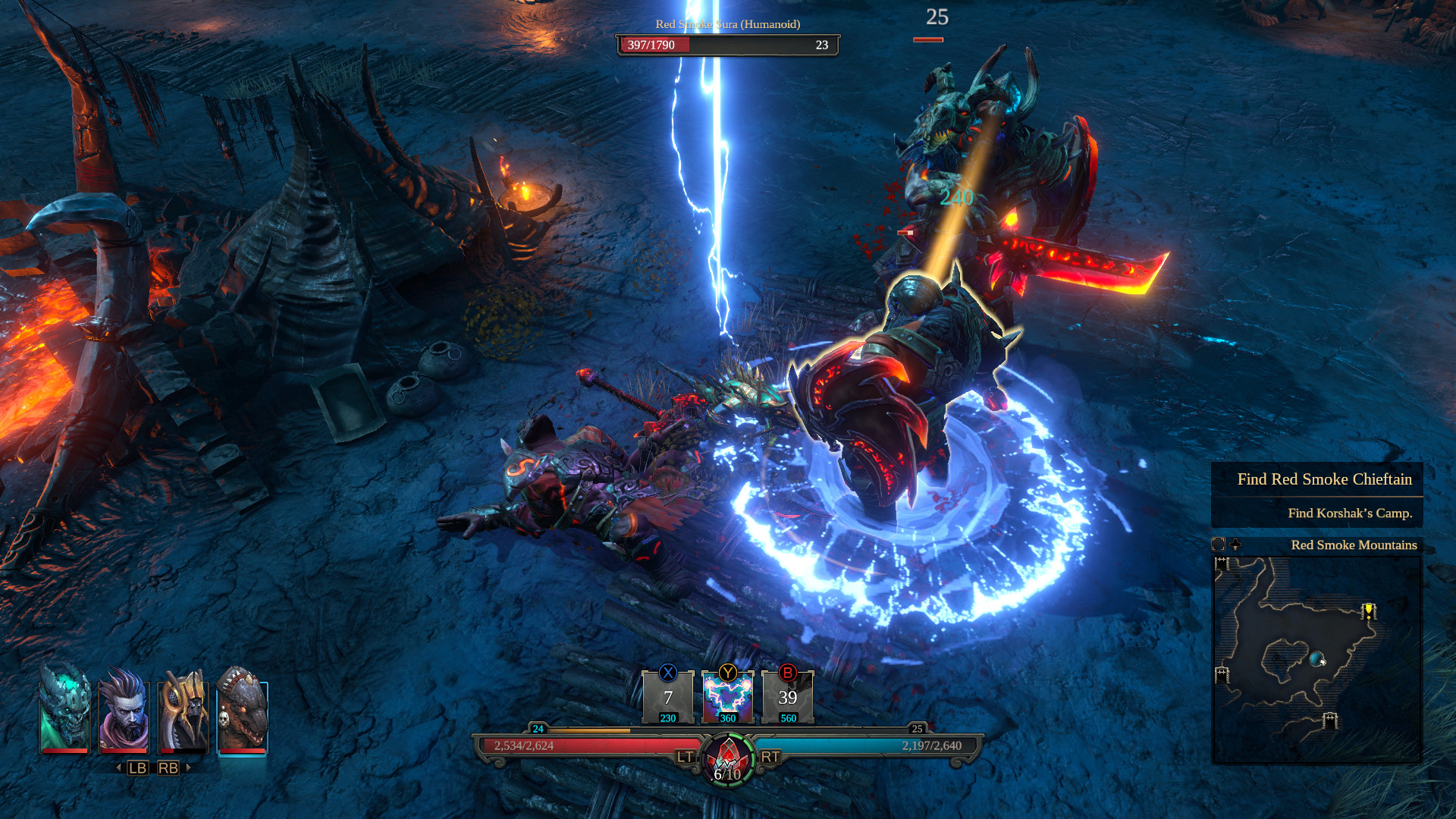Select the golden-helmed companion portrait
The width and height of the screenshot is (1456, 819).
[x=185, y=713]
